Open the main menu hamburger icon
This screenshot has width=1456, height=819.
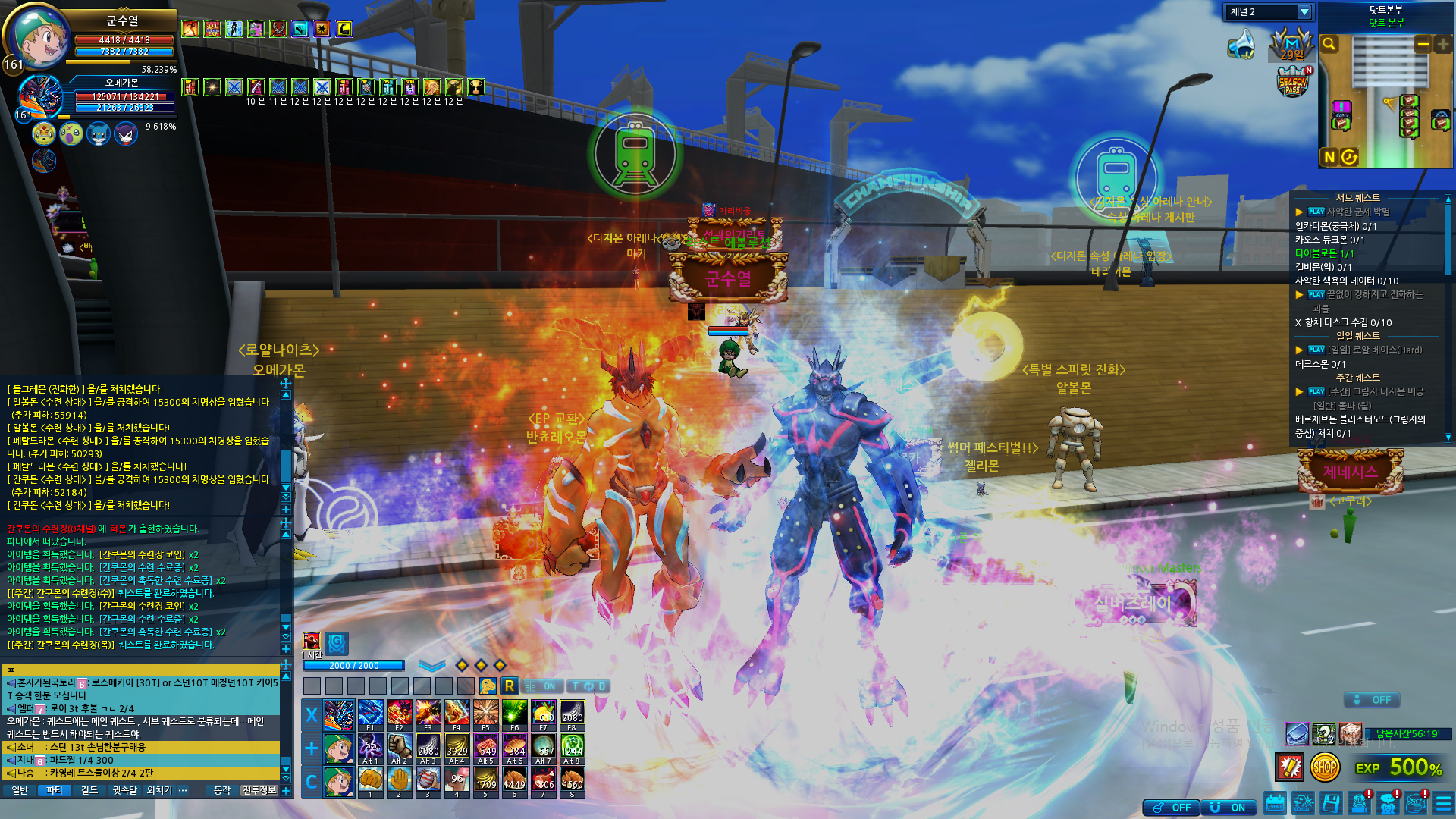tap(1443, 804)
